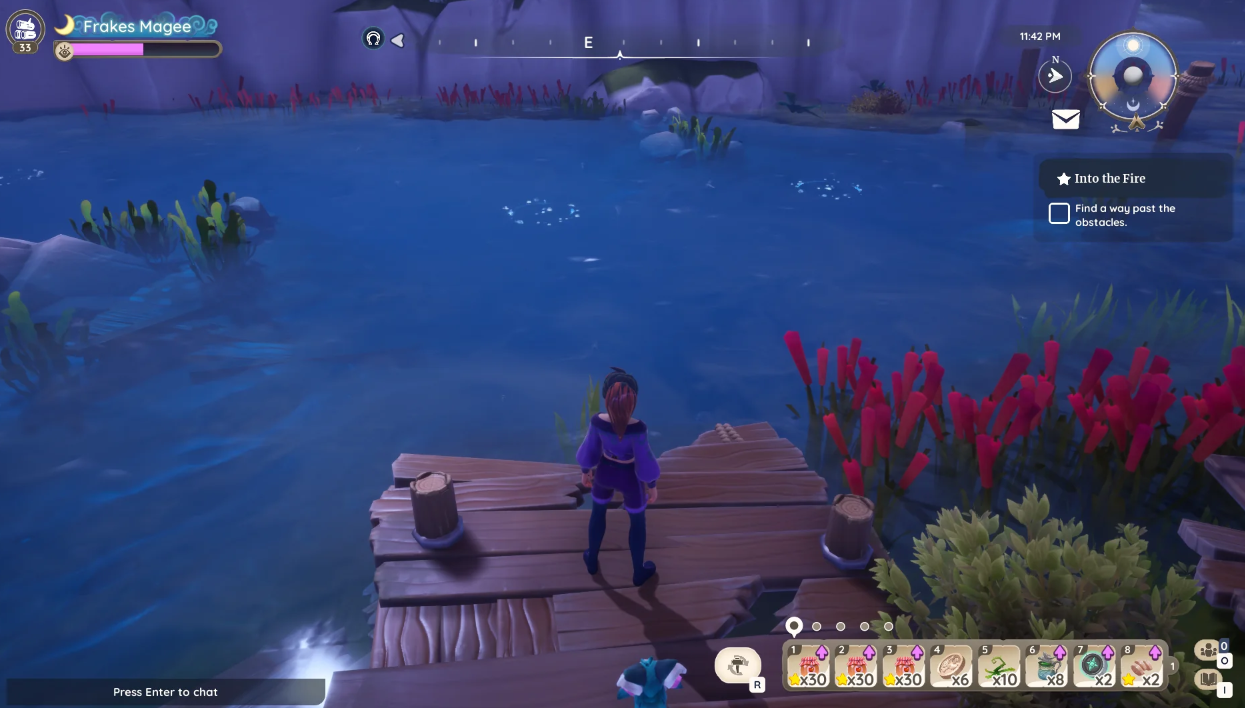Click the tool swap wheel icon

tap(738, 664)
